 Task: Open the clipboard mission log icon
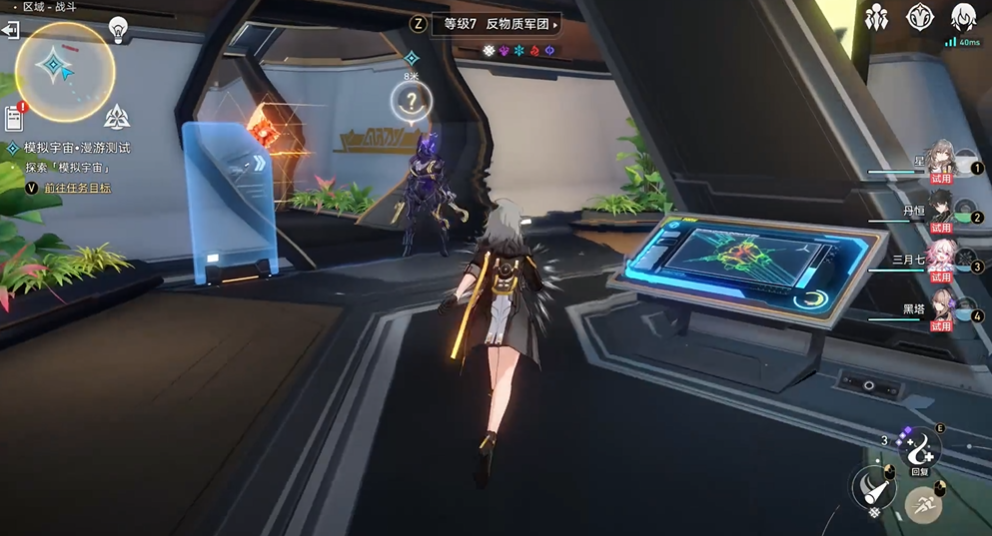(x=14, y=119)
